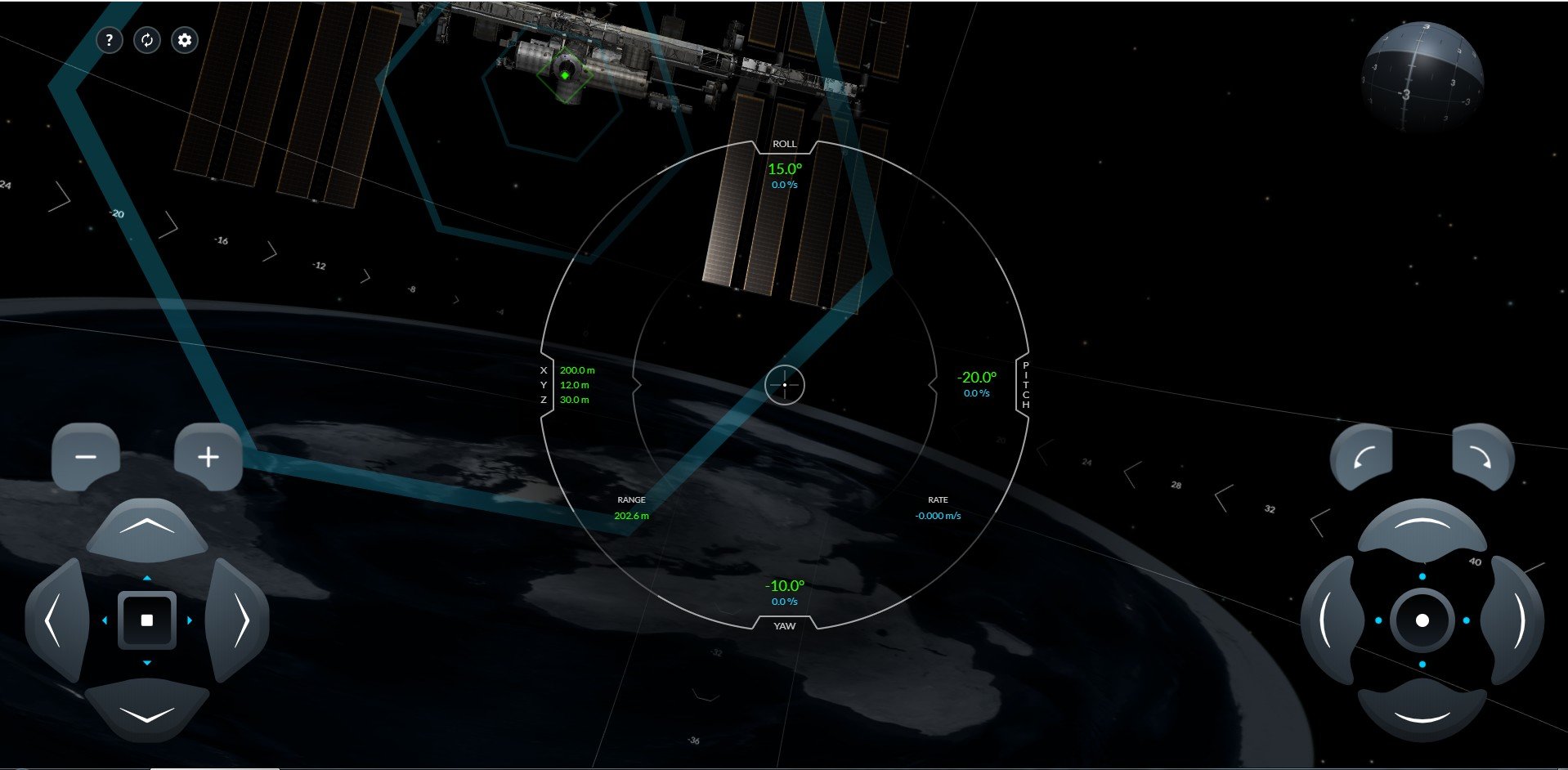Tap the plus translate forward button
Image resolution: width=1568 pixels, height=770 pixels.
click(x=208, y=457)
